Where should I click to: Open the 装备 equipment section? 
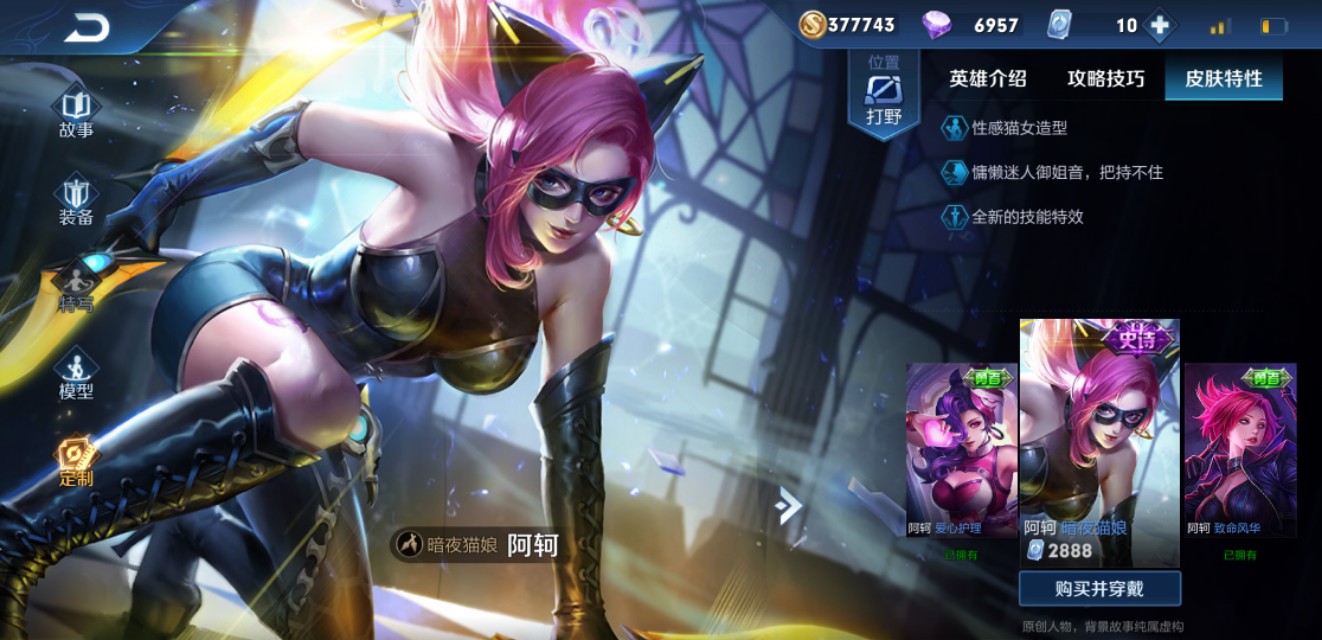pyautogui.click(x=76, y=200)
